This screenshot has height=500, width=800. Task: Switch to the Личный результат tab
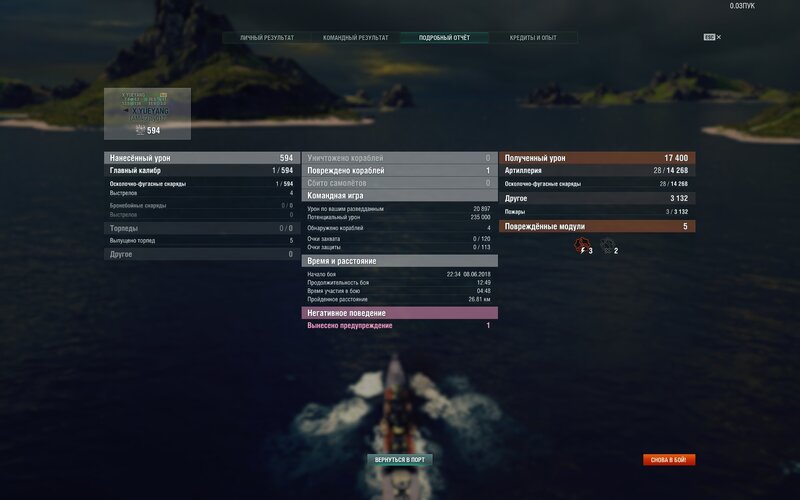click(x=267, y=38)
